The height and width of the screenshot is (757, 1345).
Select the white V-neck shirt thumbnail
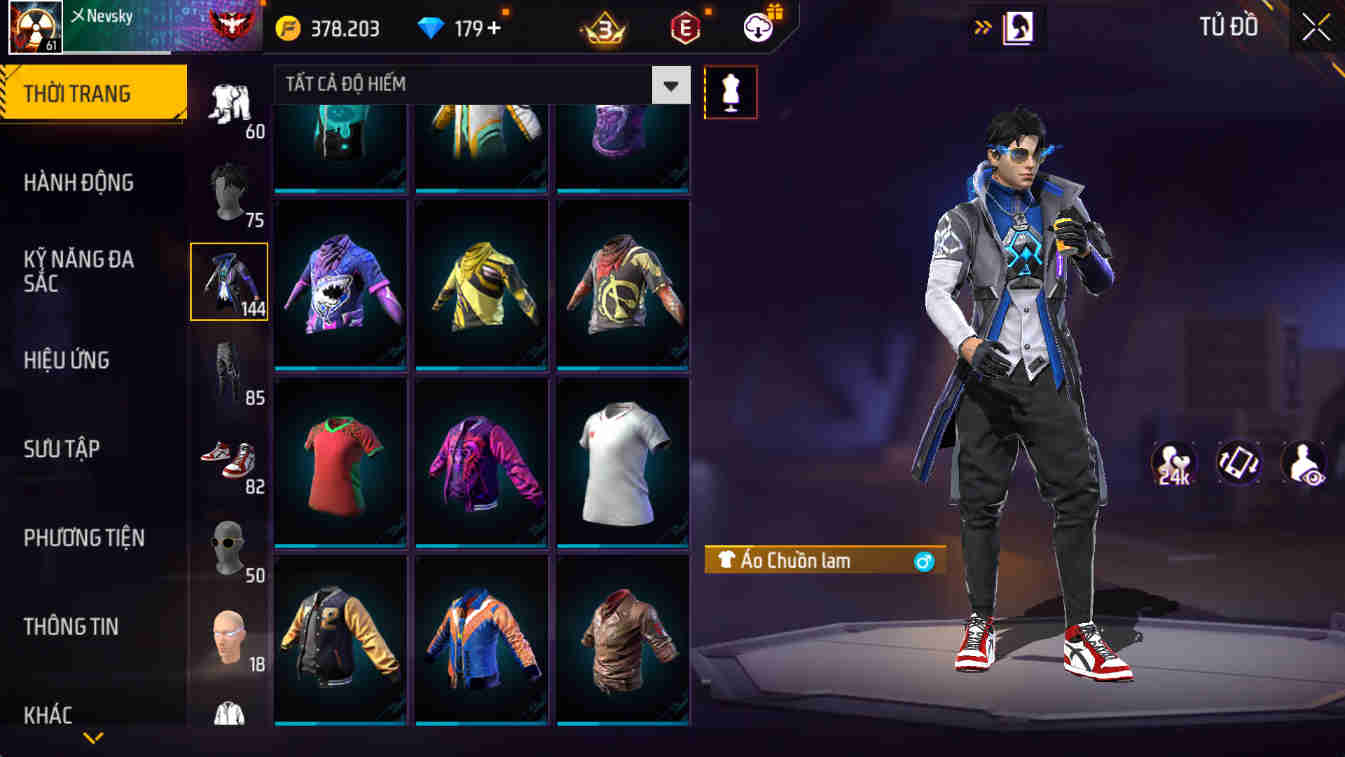point(622,462)
